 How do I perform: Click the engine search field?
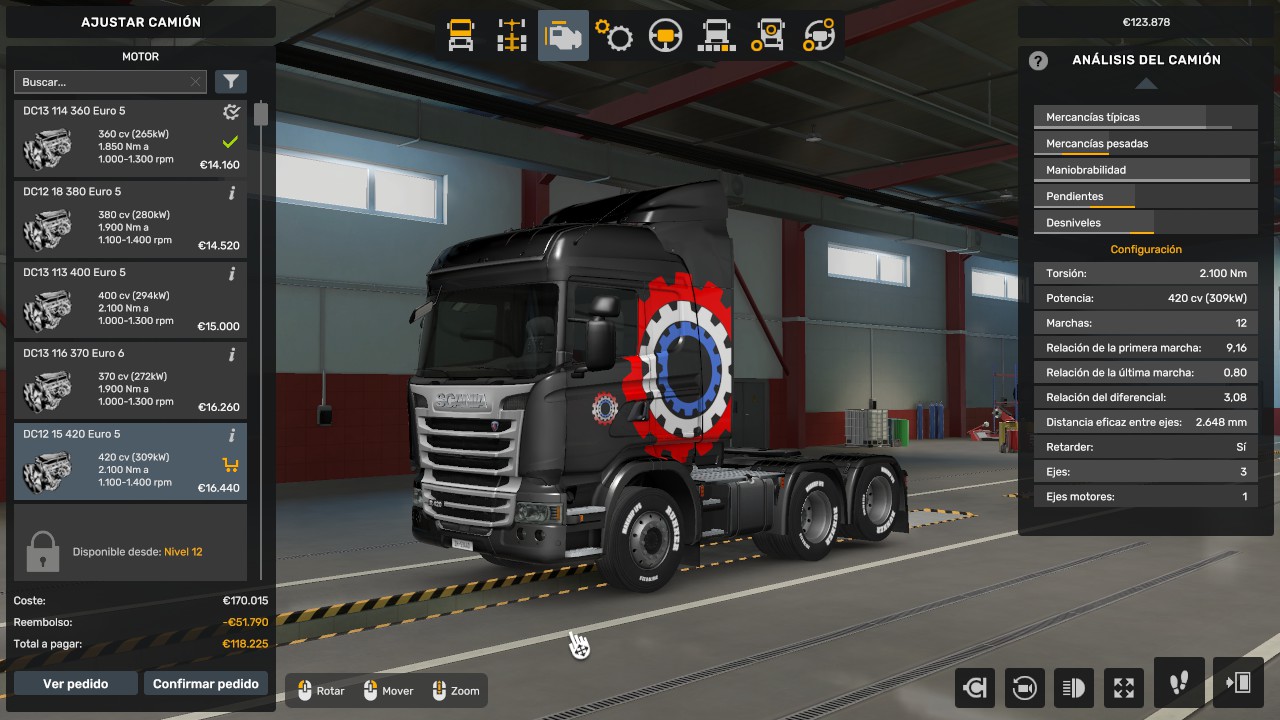(100, 82)
